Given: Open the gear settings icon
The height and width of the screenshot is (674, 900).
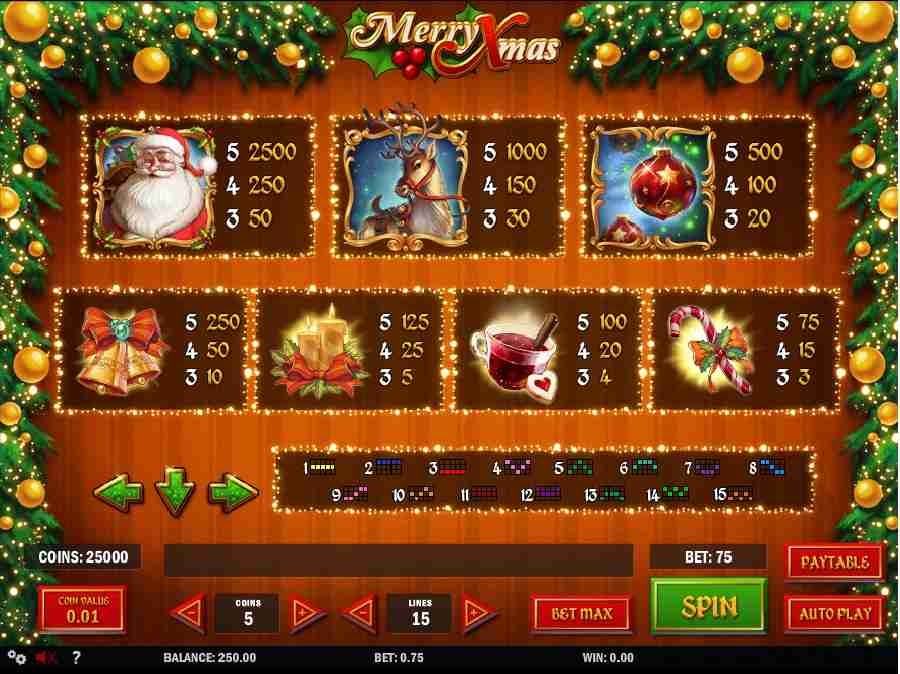Looking at the screenshot, I should coord(16,658).
